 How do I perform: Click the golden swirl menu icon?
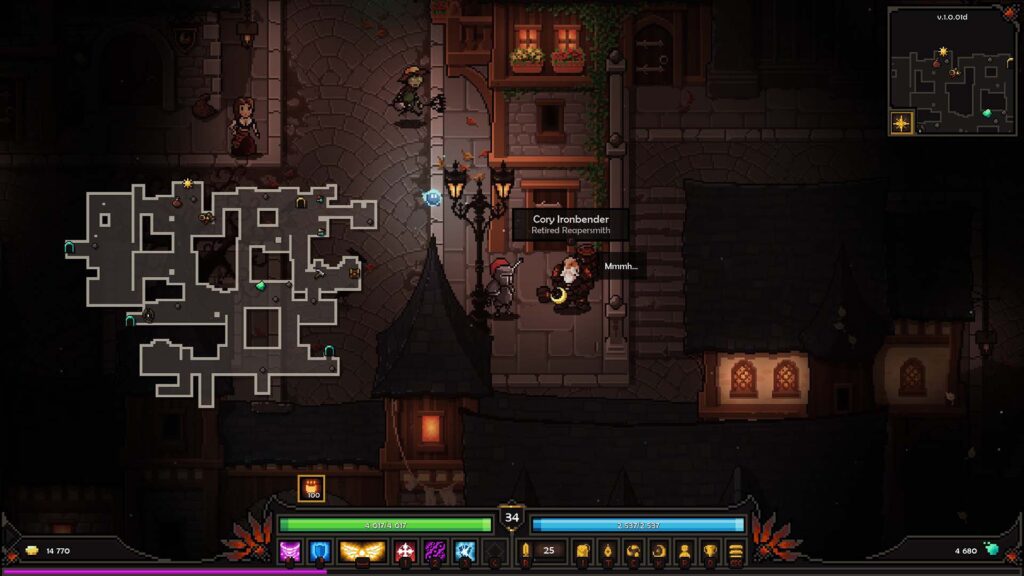(633, 550)
